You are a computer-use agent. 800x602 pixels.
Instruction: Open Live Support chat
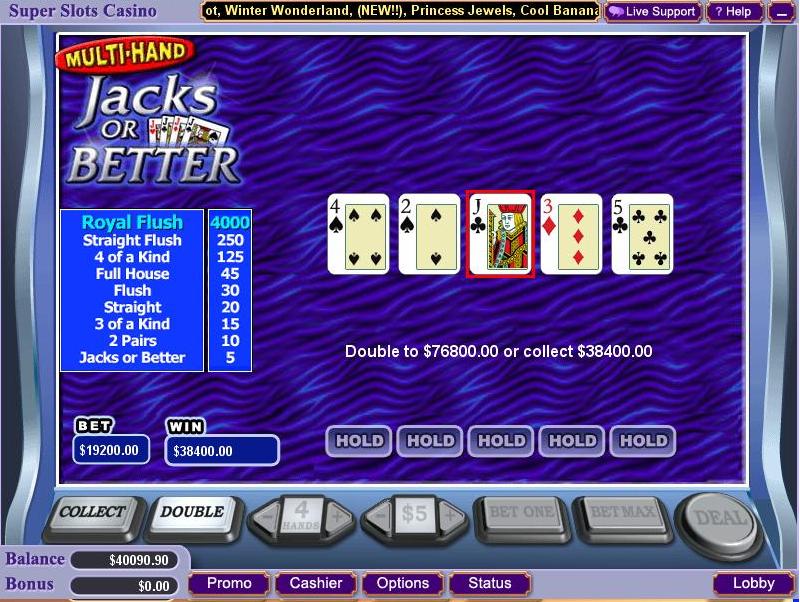653,12
